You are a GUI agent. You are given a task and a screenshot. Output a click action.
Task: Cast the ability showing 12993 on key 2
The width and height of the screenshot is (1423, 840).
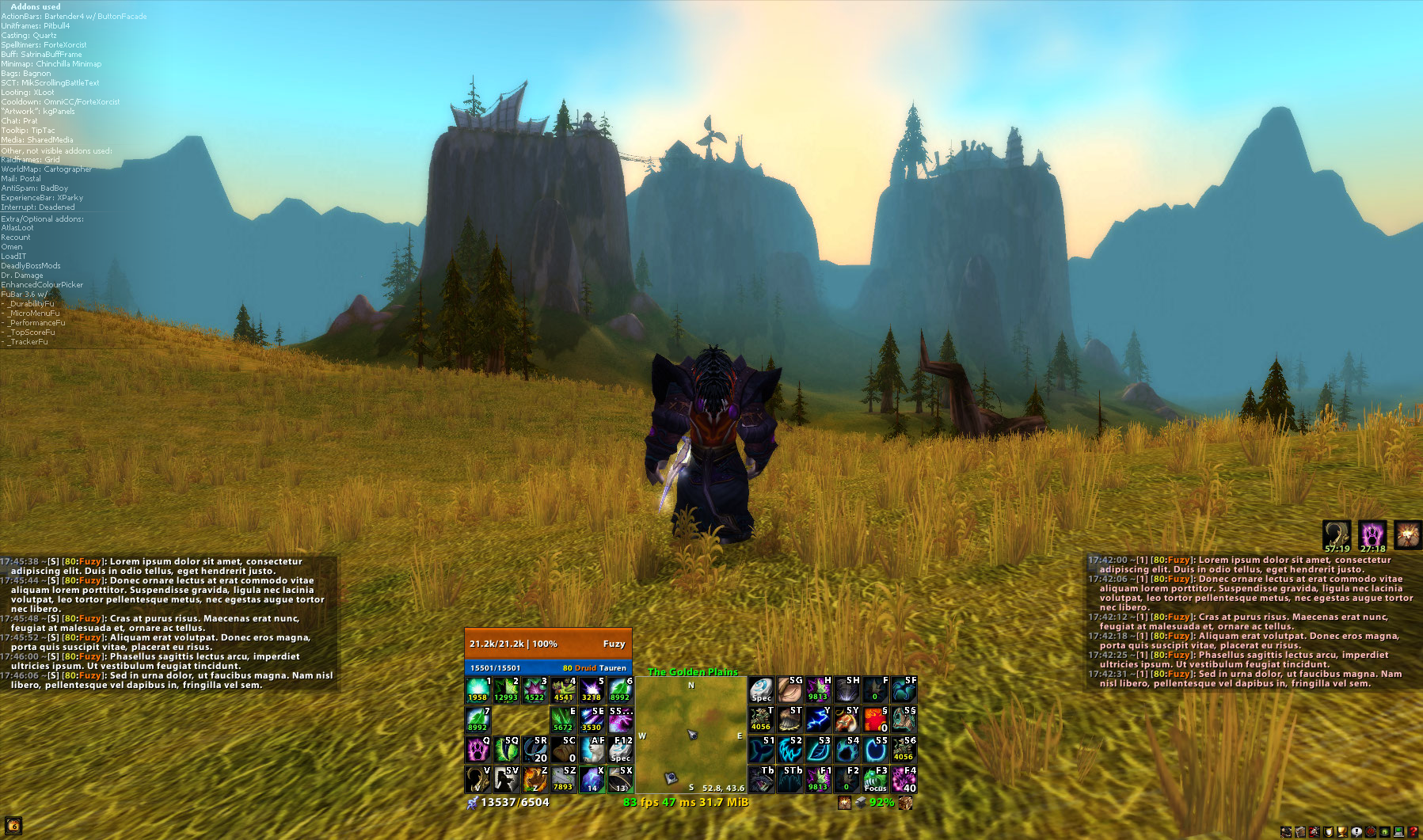coord(506,690)
